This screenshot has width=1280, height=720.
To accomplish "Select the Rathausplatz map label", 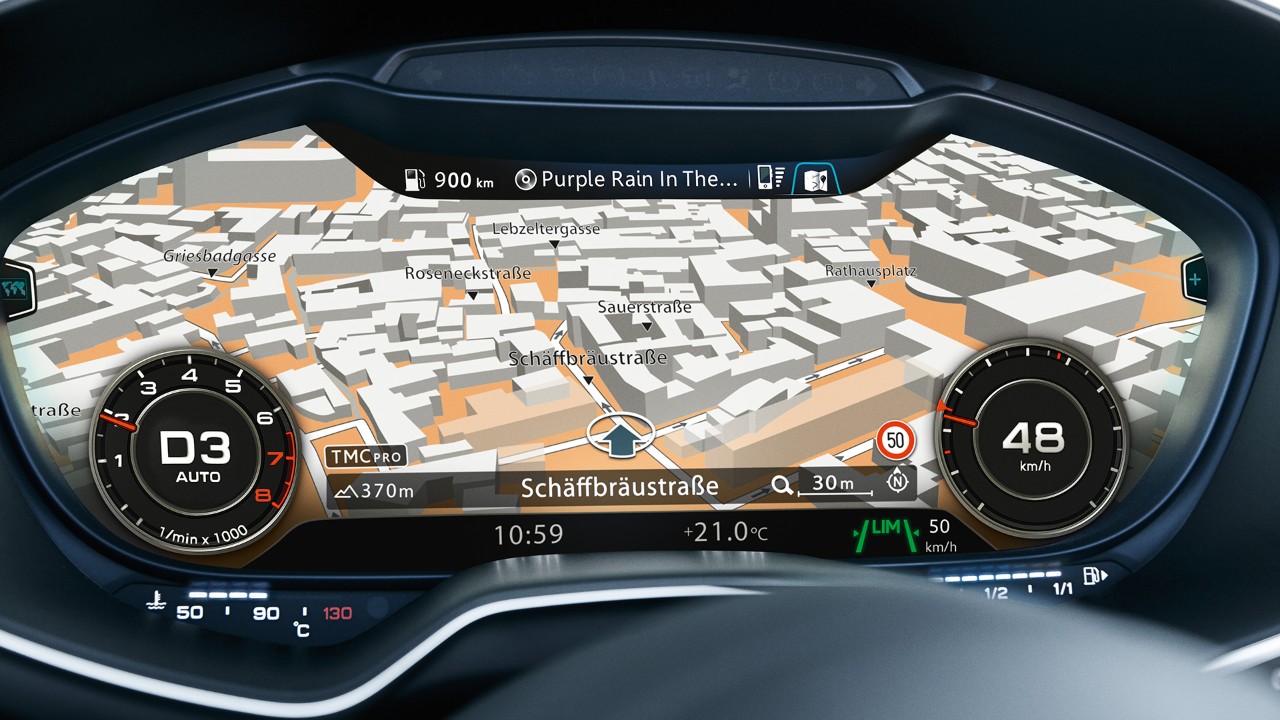I will point(870,271).
